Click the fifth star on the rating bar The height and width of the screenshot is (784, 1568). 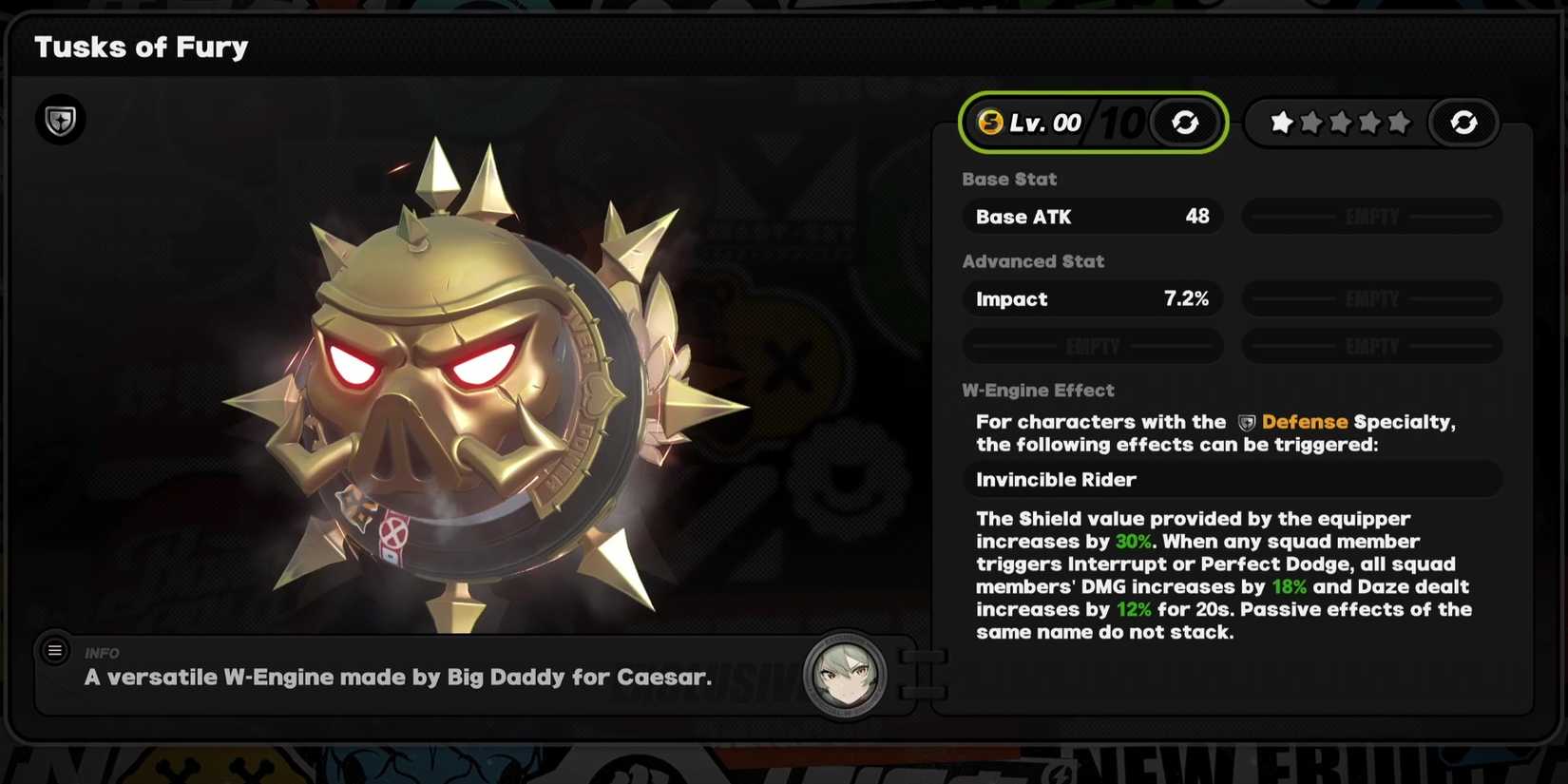(x=1398, y=122)
